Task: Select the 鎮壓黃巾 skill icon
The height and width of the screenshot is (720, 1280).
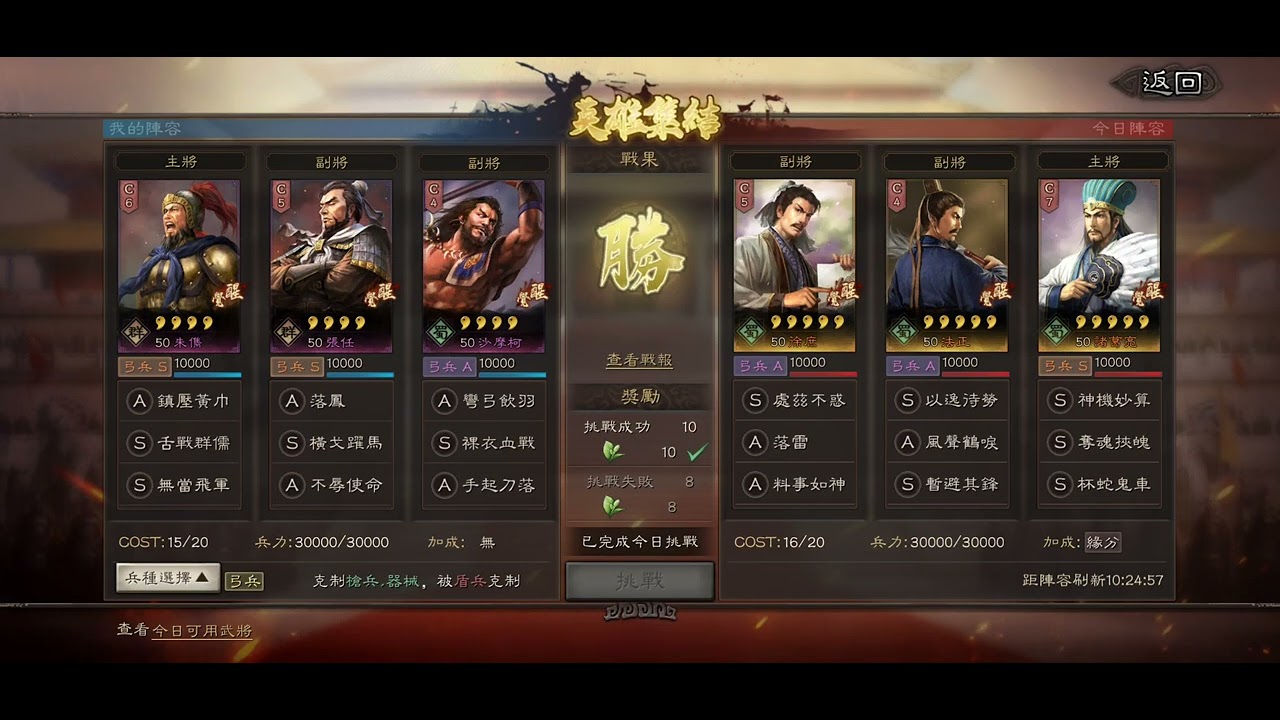Action: coord(180,400)
